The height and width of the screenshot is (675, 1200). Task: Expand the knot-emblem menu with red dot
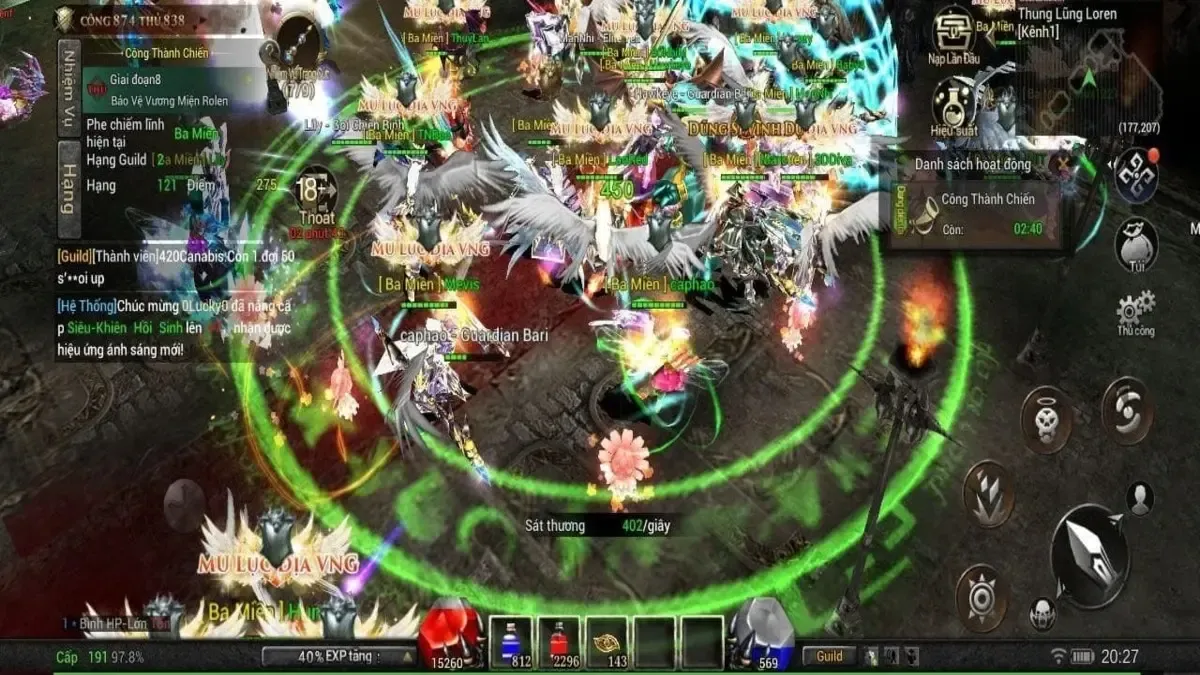tap(1136, 174)
